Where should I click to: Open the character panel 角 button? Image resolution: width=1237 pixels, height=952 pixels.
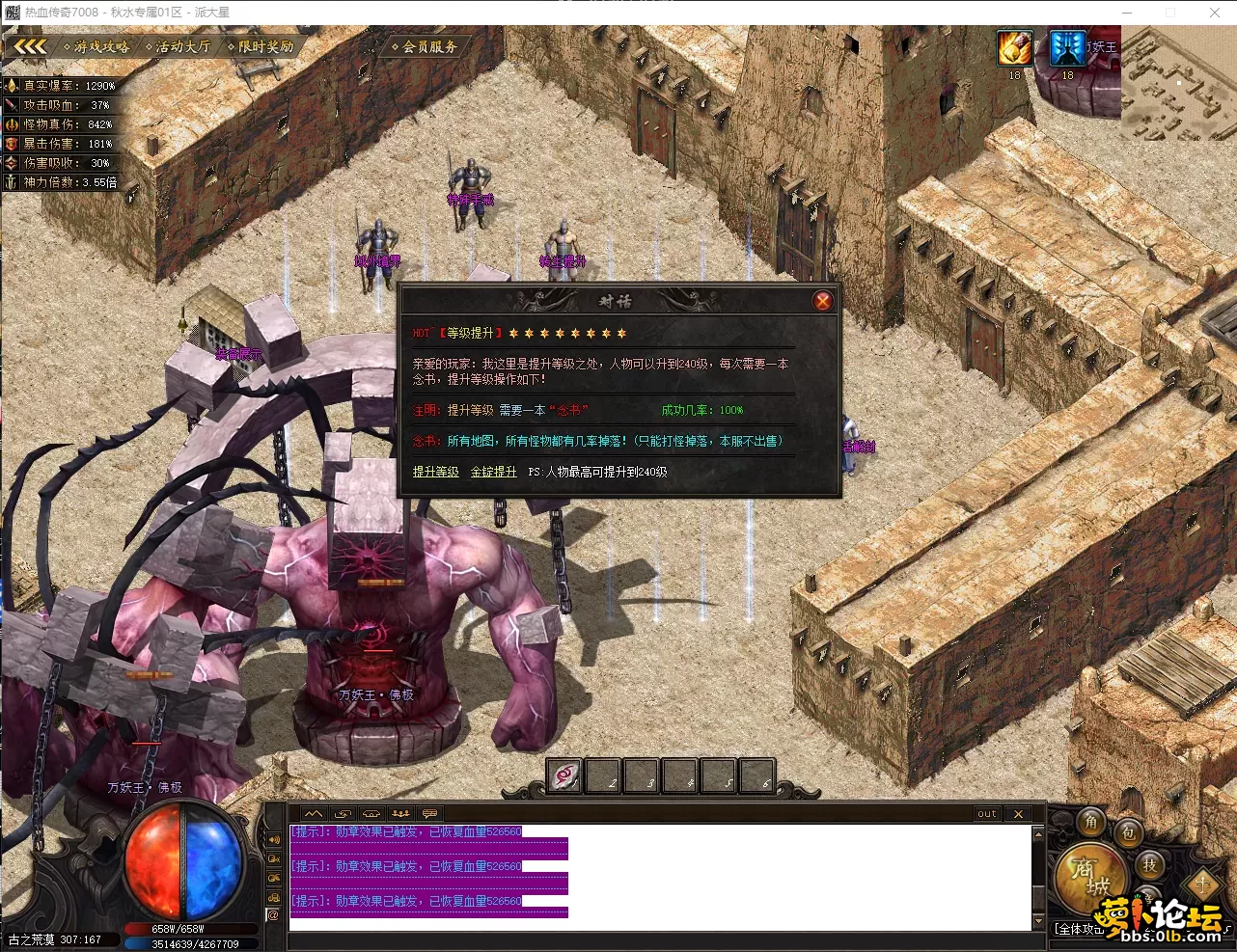point(1091,822)
